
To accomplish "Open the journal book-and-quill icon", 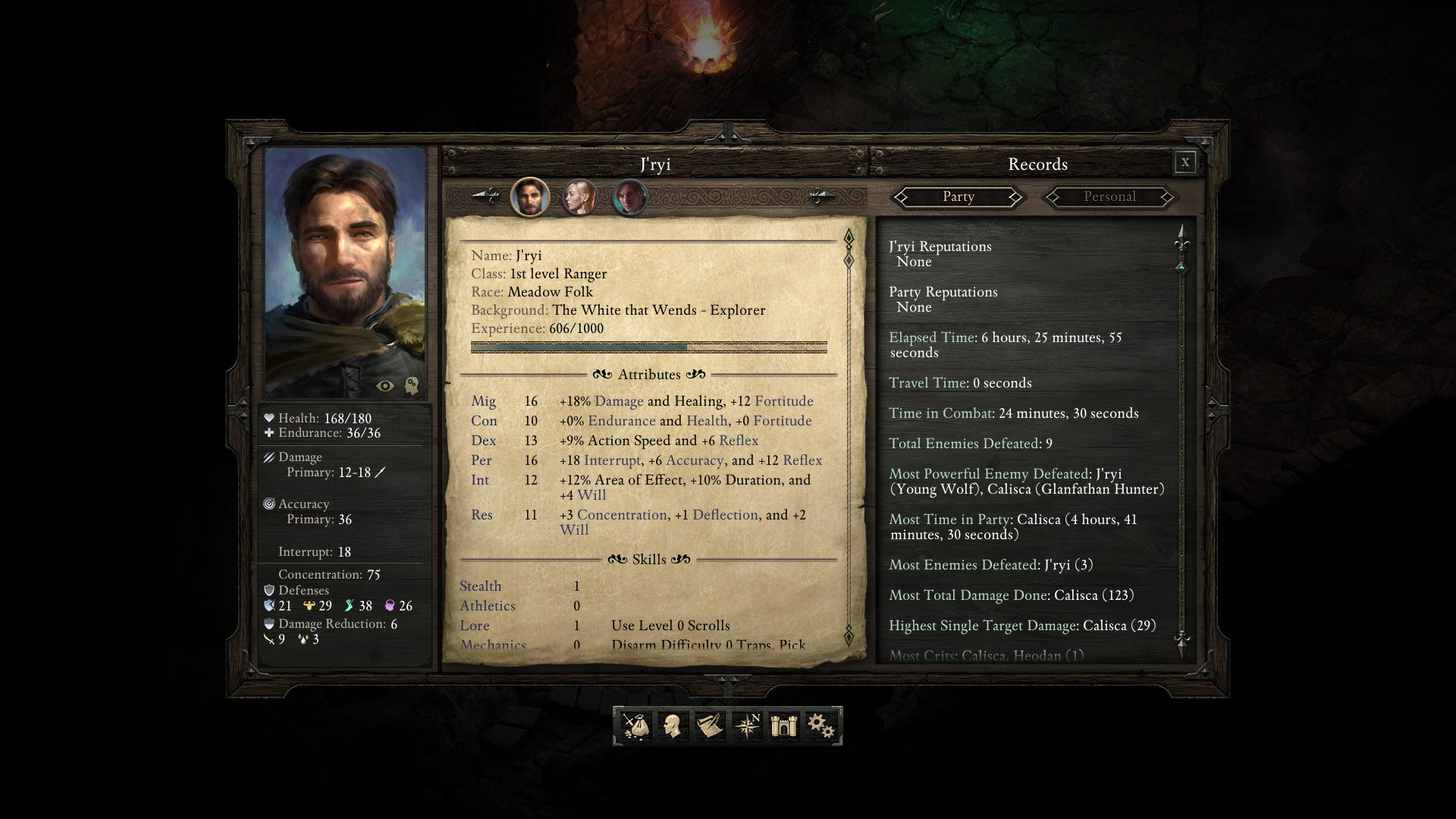I will coord(710,726).
